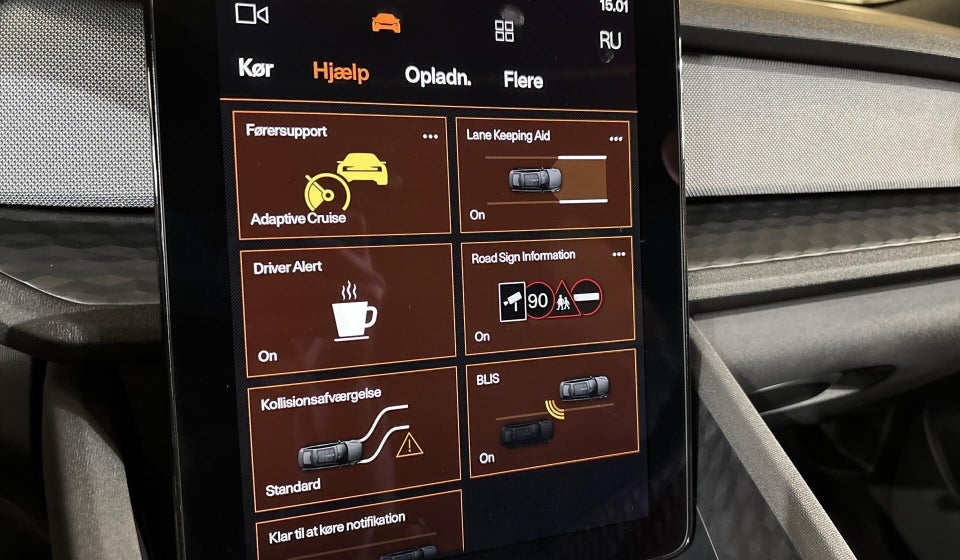960x560 pixels.
Task: Open Førersupport three-dot options
Action: pyautogui.click(x=430, y=136)
